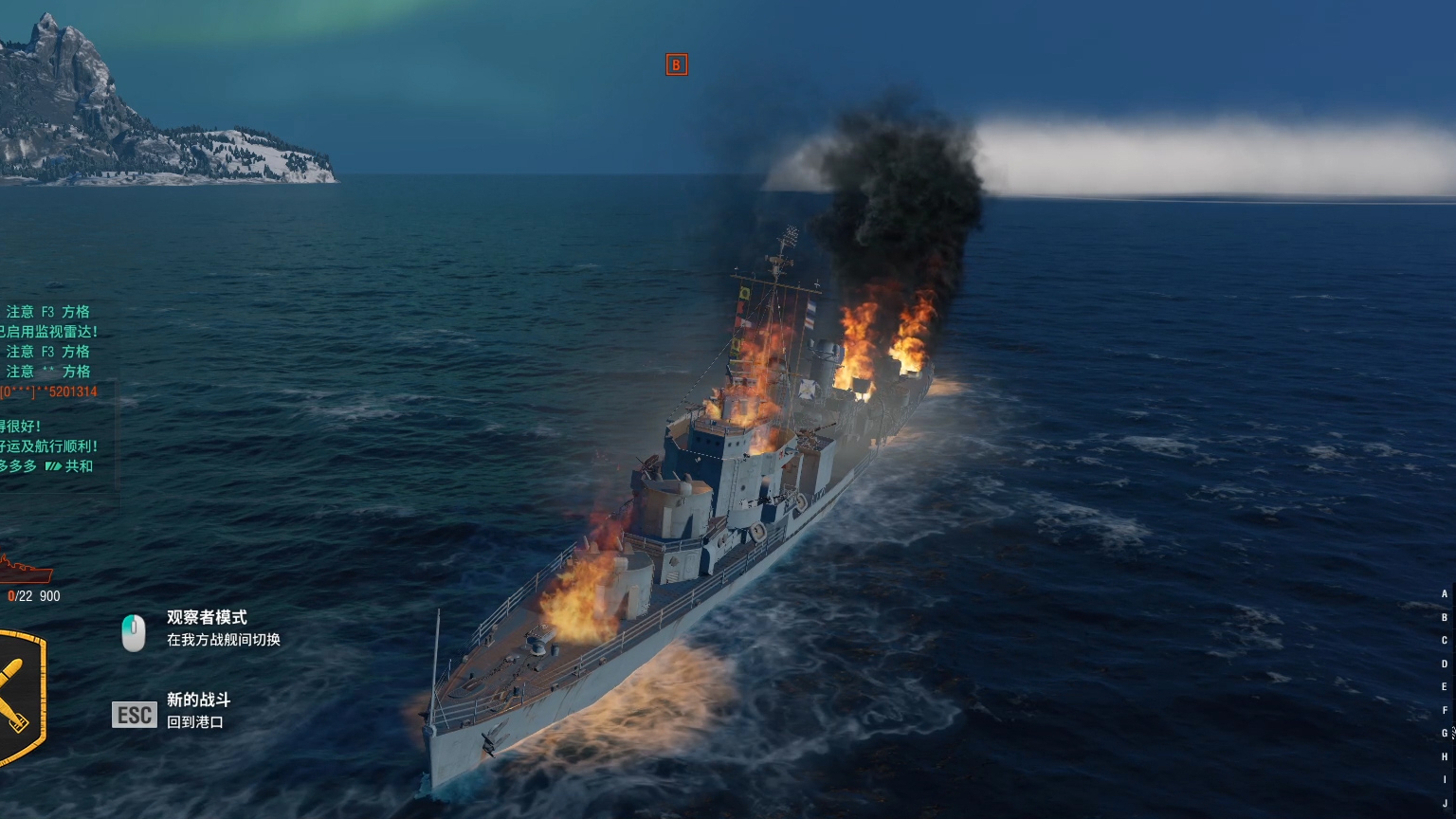Click the B capture point marker
The width and height of the screenshot is (1456, 819).
(676, 64)
